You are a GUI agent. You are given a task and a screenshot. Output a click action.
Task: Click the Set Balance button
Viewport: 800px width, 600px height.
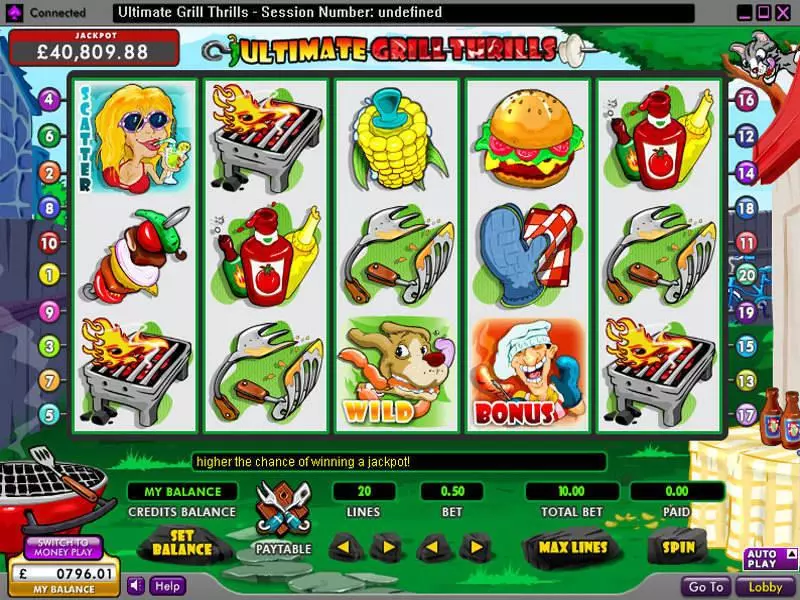[x=181, y=545]
